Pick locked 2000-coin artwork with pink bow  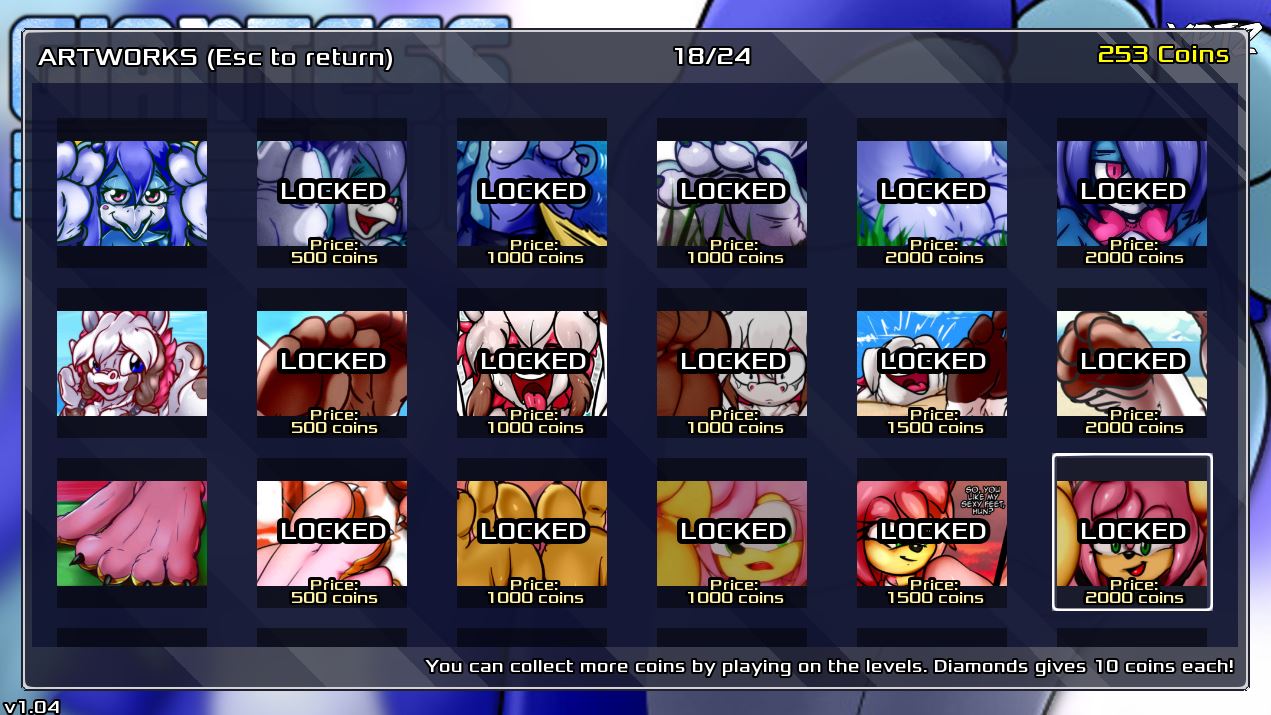[x=1132, y=193]
